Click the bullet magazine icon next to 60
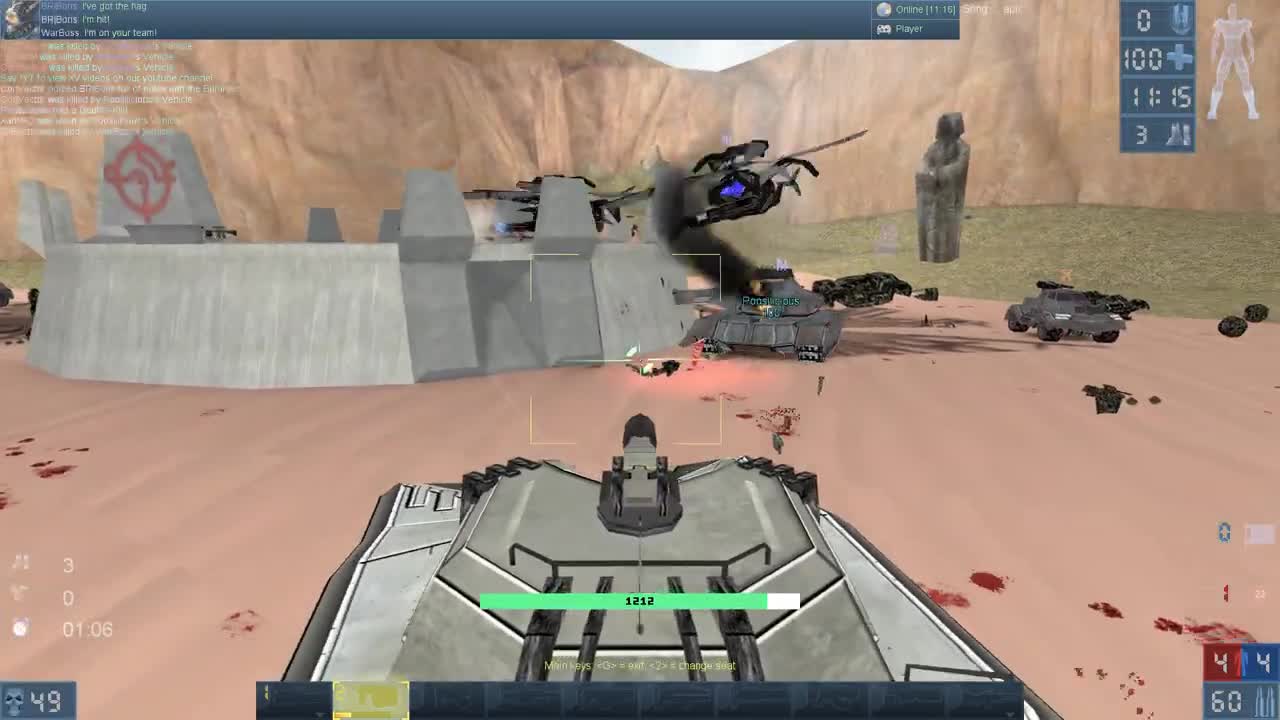 pyautogui.click(x=1264, y=702)
